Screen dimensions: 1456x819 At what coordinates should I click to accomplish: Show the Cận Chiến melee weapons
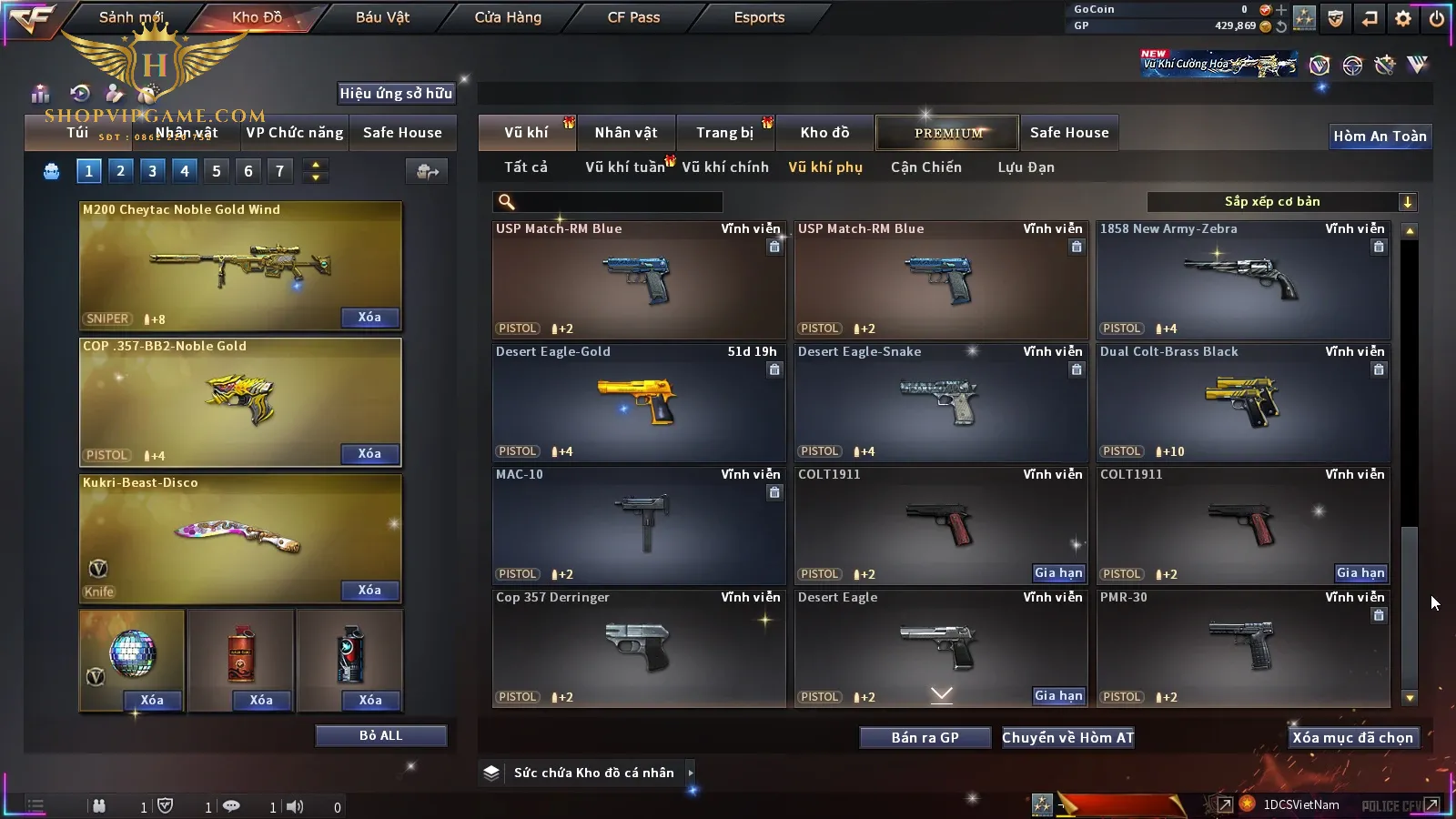pyautogui.click(x=925, y=167)
